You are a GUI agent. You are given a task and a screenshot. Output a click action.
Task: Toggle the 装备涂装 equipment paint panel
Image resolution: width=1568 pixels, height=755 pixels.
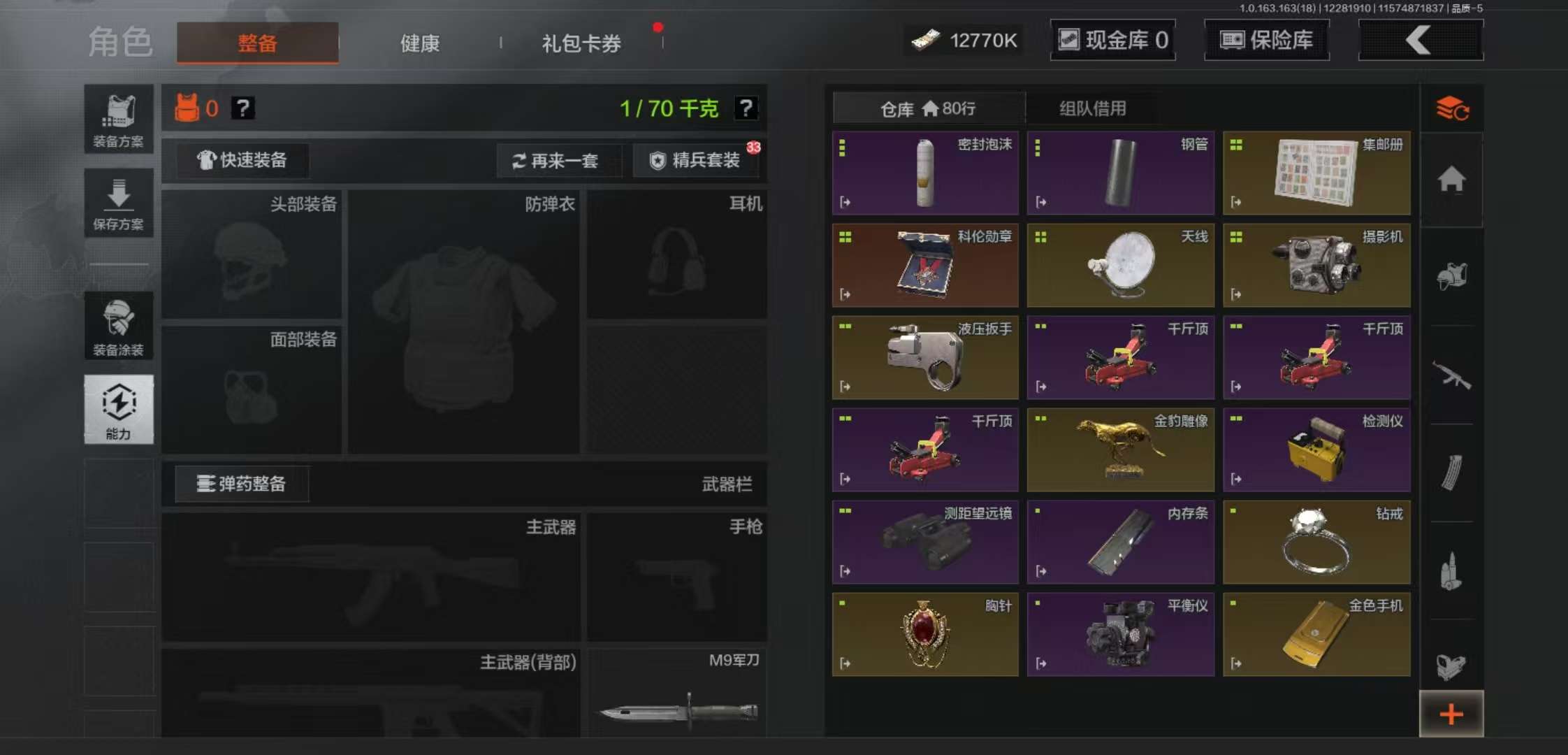(118, 326)
